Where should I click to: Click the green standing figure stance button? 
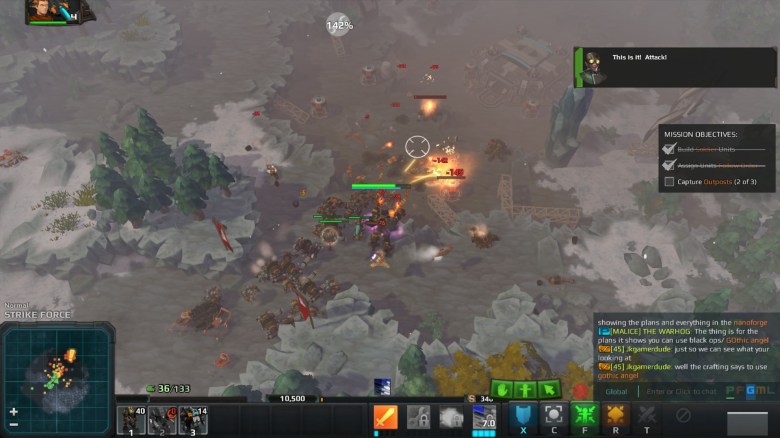coord(525,390)
